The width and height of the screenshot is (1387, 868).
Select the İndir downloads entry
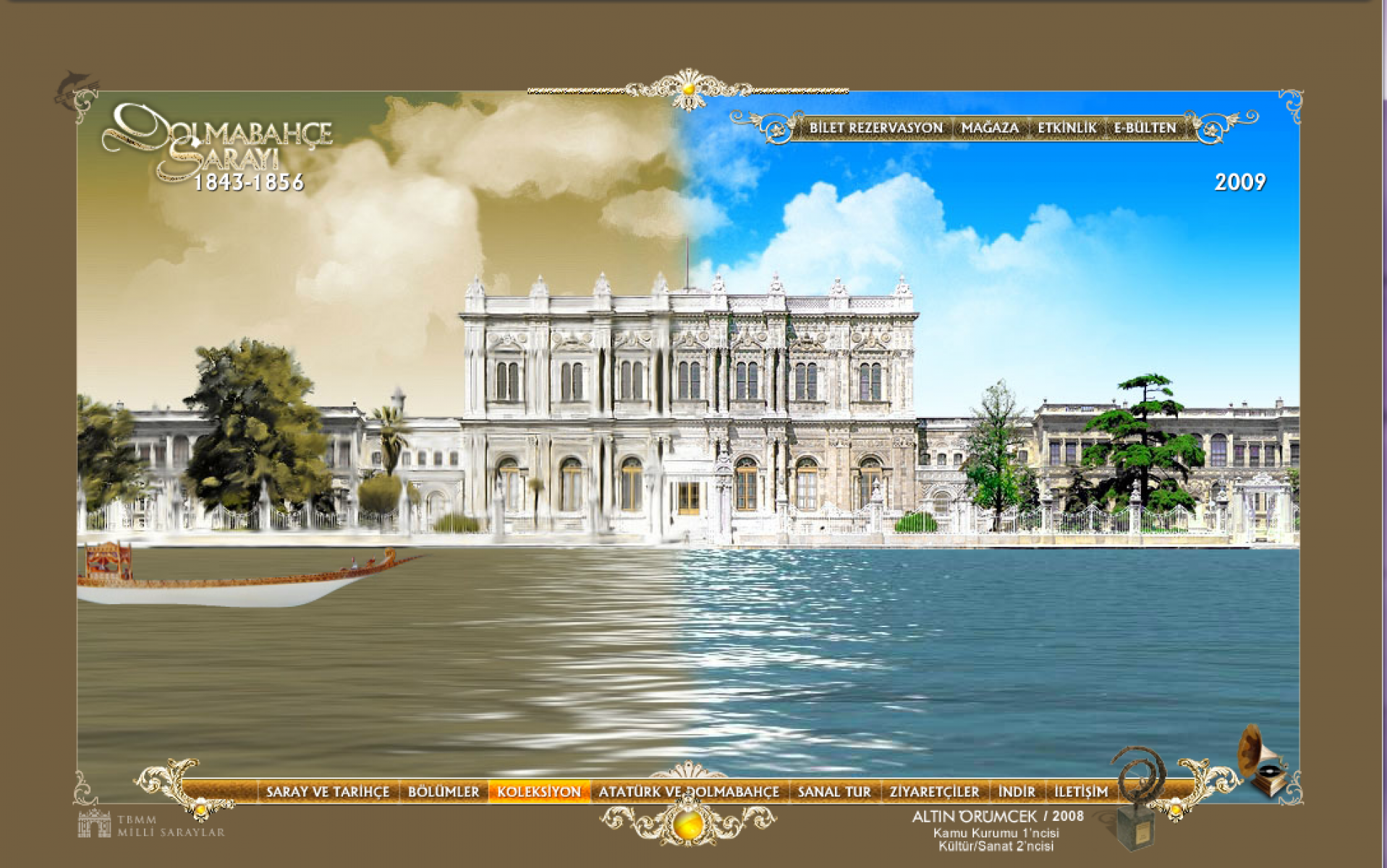(x=1017, y=792)
